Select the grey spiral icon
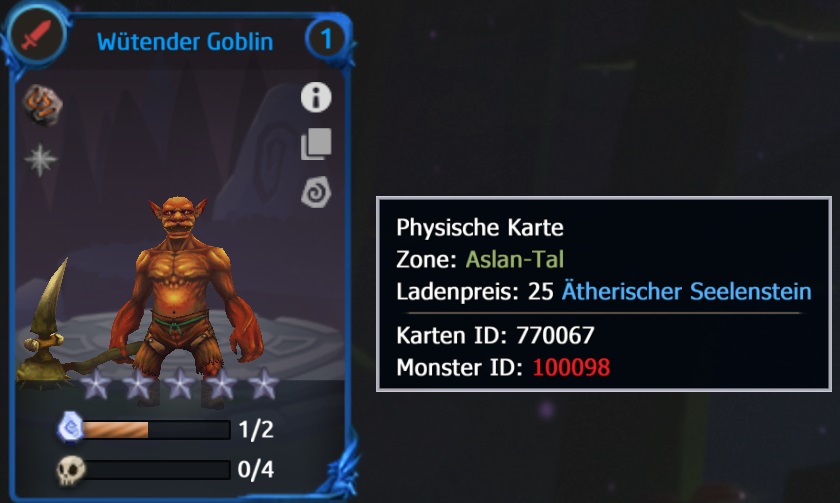This screenshot has height=503, width=840. point(316,192)
